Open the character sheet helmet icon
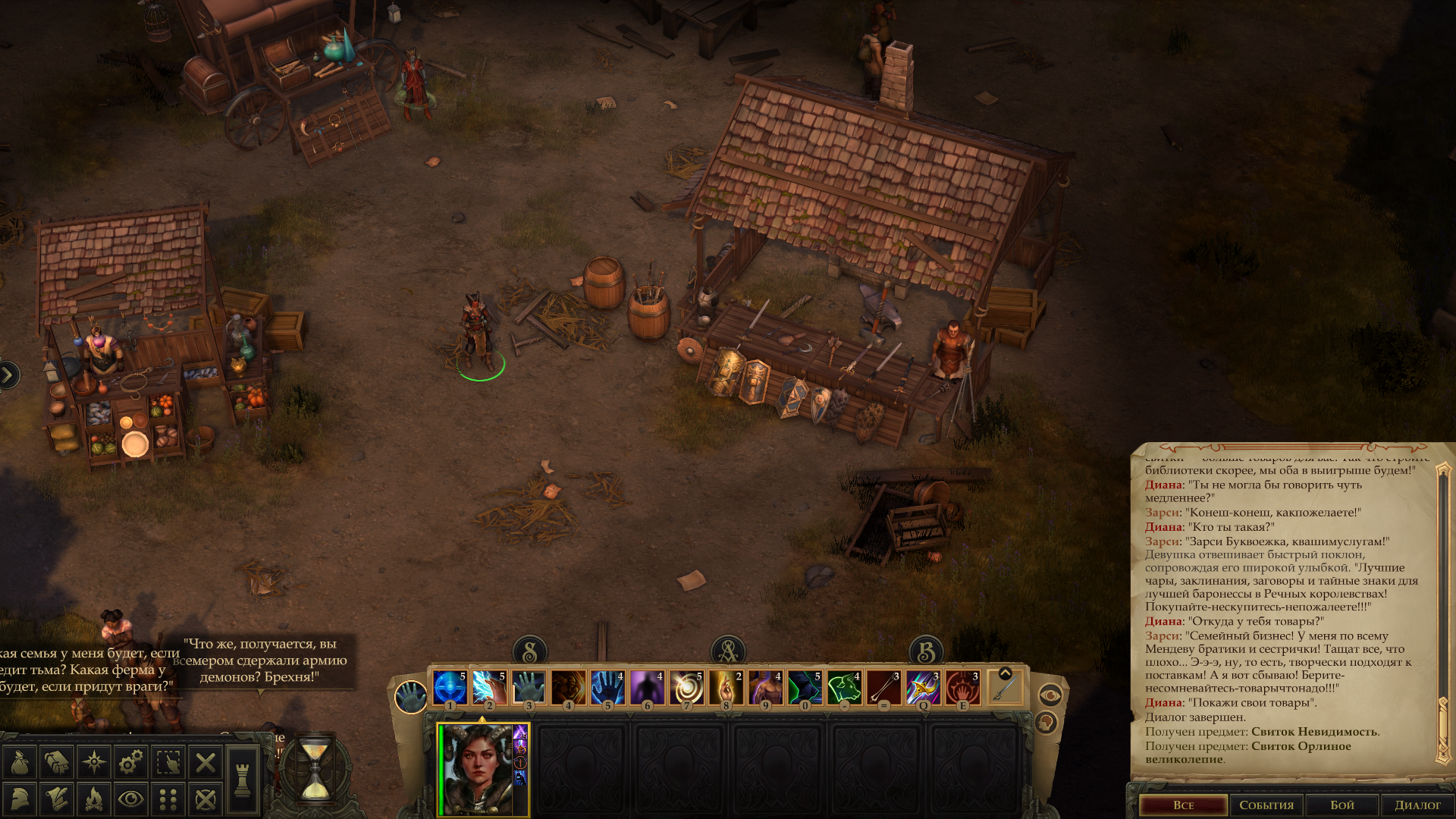Screen dimensions: 1456x819 coord(20,799)
